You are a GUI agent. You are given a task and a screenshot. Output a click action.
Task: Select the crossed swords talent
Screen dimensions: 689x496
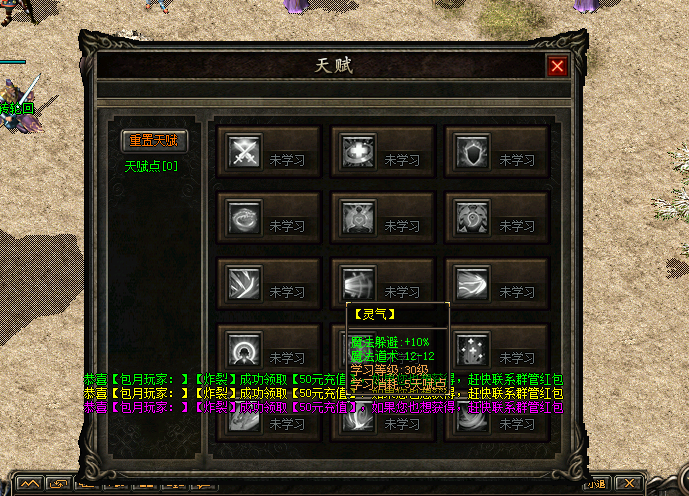(243, 152)
